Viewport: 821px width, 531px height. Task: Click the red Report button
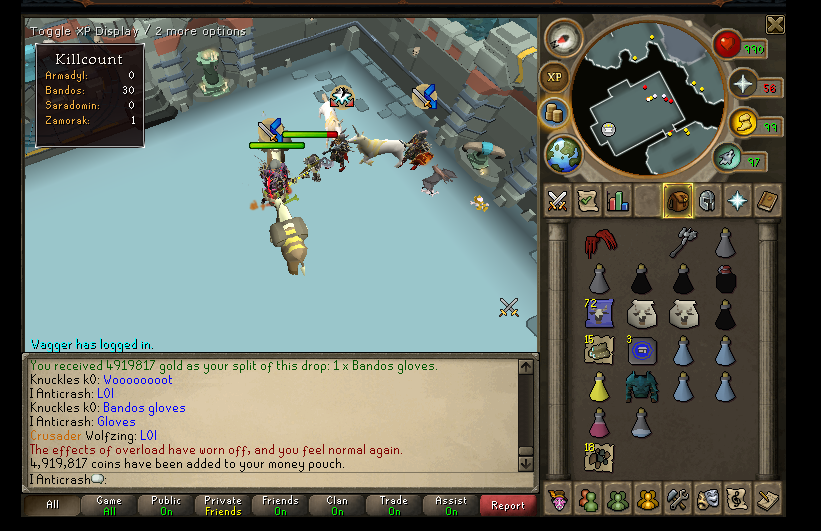point(508,505)
